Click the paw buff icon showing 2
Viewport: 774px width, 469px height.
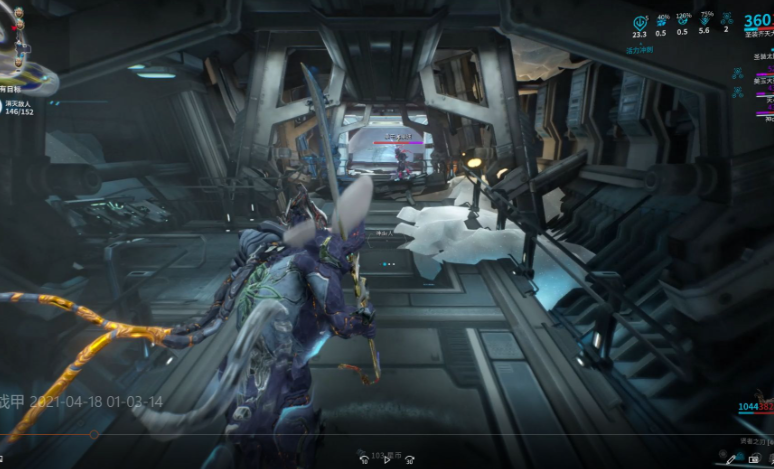click(x=727, y=23)
